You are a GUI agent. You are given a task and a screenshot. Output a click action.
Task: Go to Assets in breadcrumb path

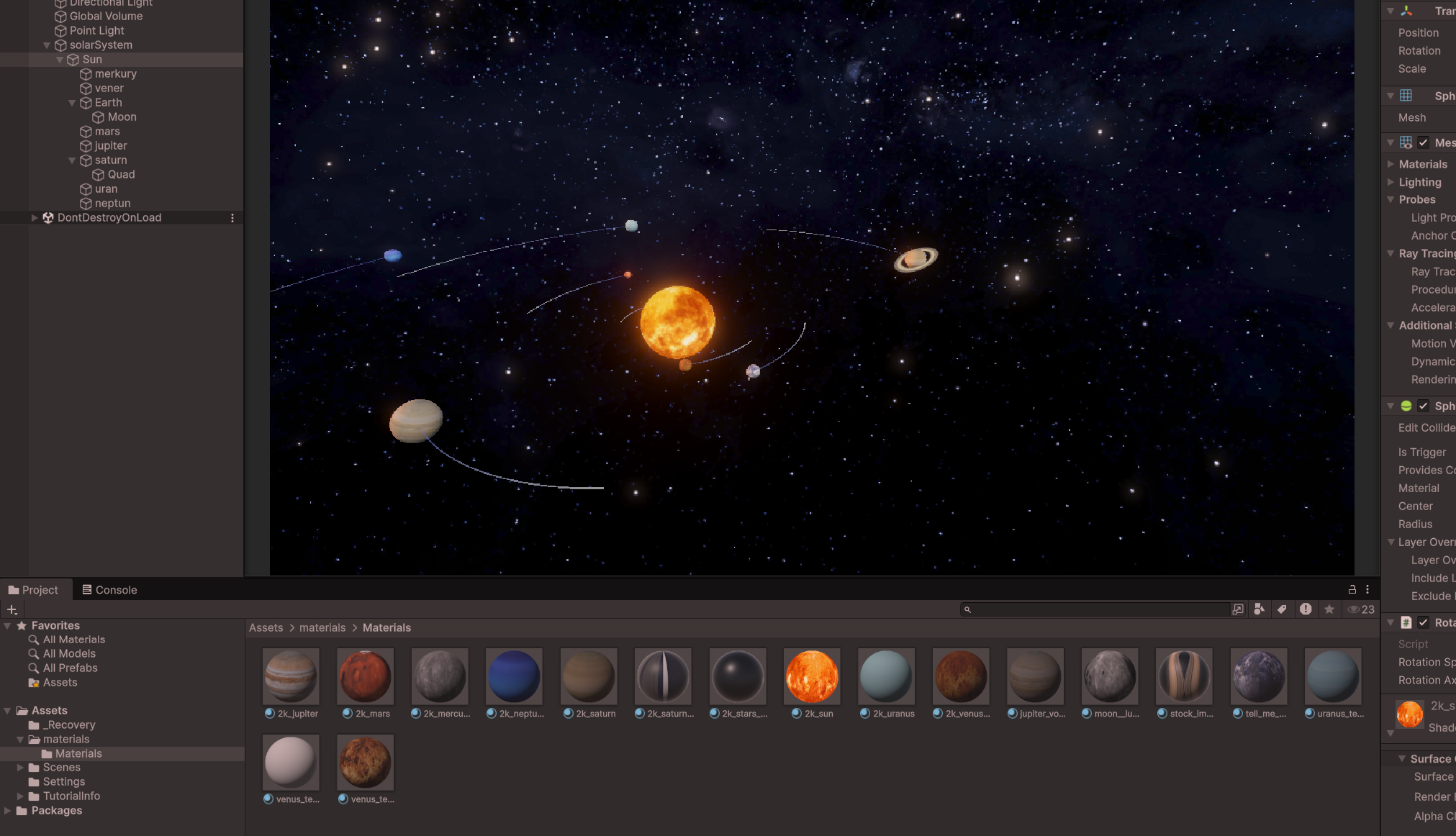[266, 628]
